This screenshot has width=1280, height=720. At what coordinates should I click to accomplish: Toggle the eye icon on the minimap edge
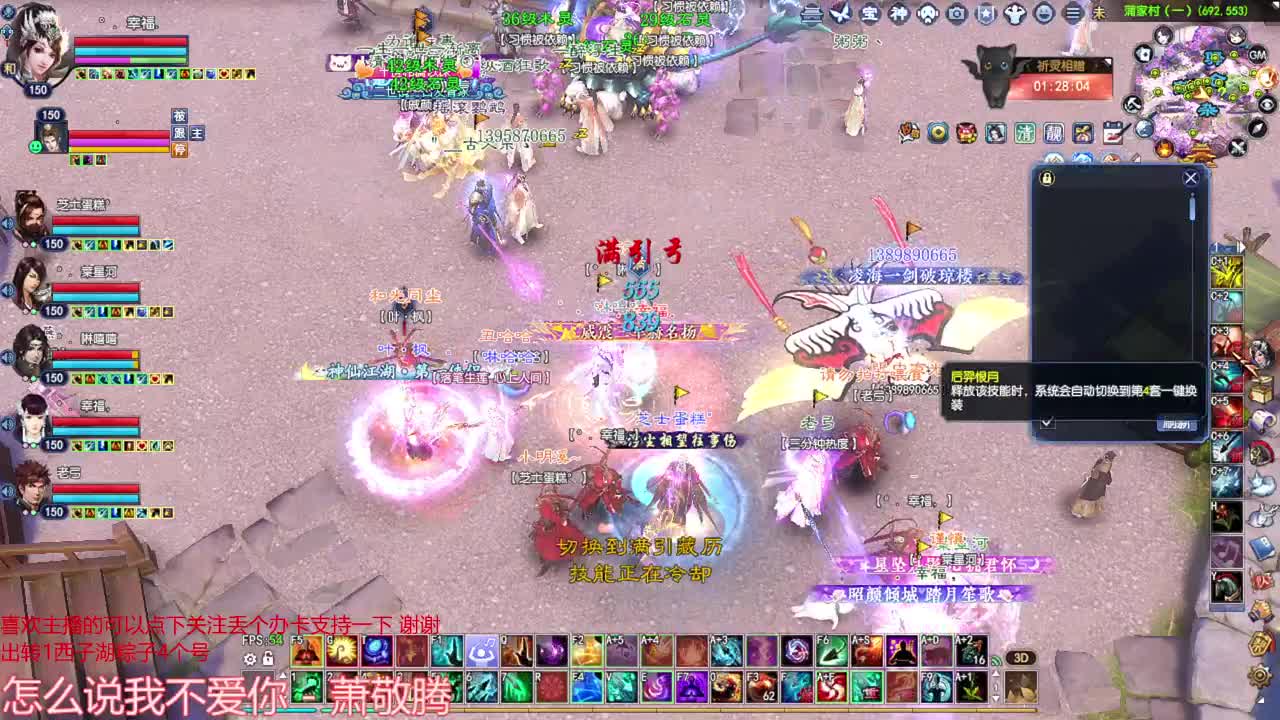1266,104
